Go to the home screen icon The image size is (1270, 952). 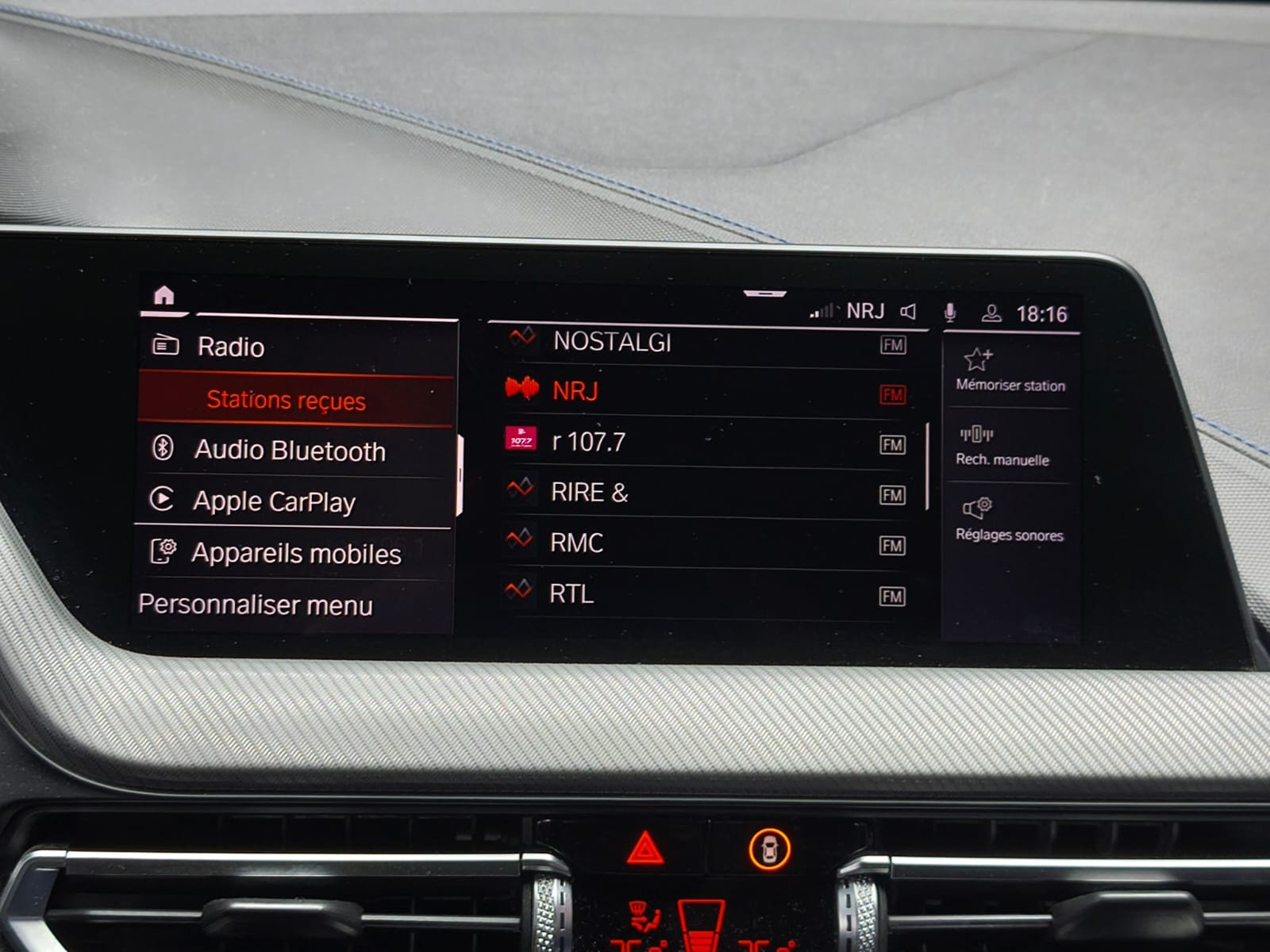point(164,296)
